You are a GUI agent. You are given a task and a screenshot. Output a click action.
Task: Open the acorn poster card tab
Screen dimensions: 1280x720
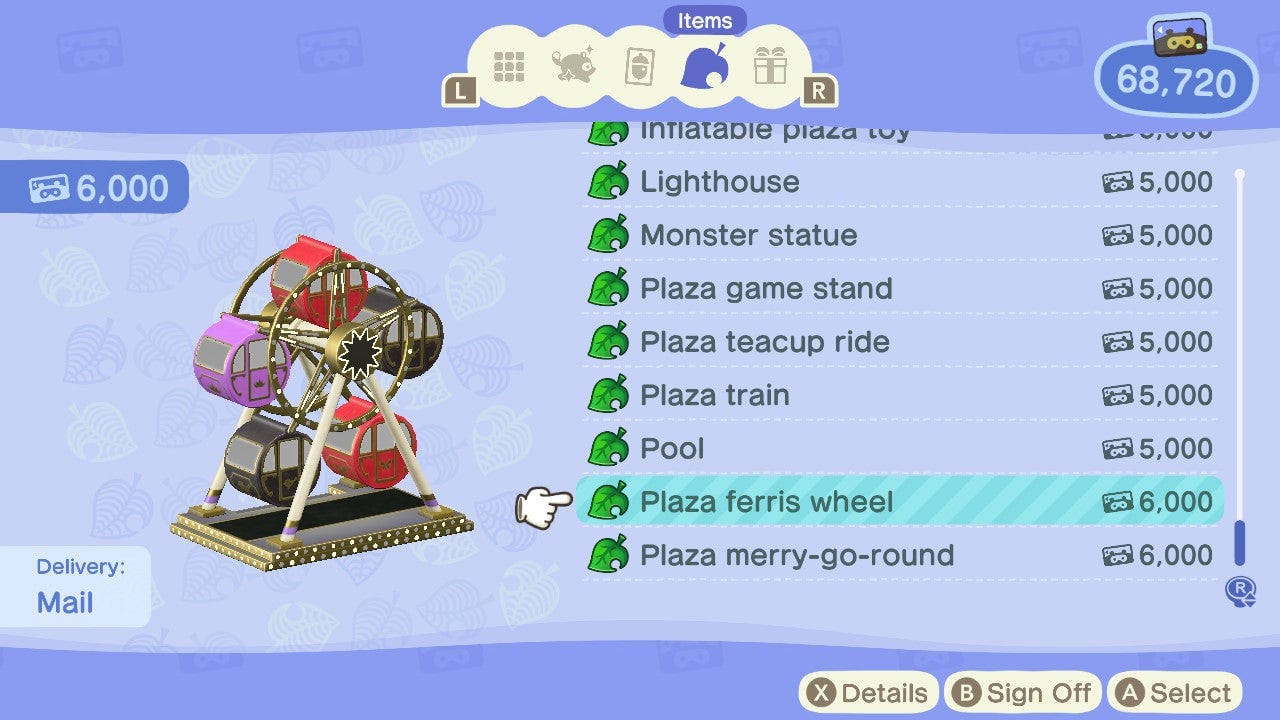click(640, 66)
